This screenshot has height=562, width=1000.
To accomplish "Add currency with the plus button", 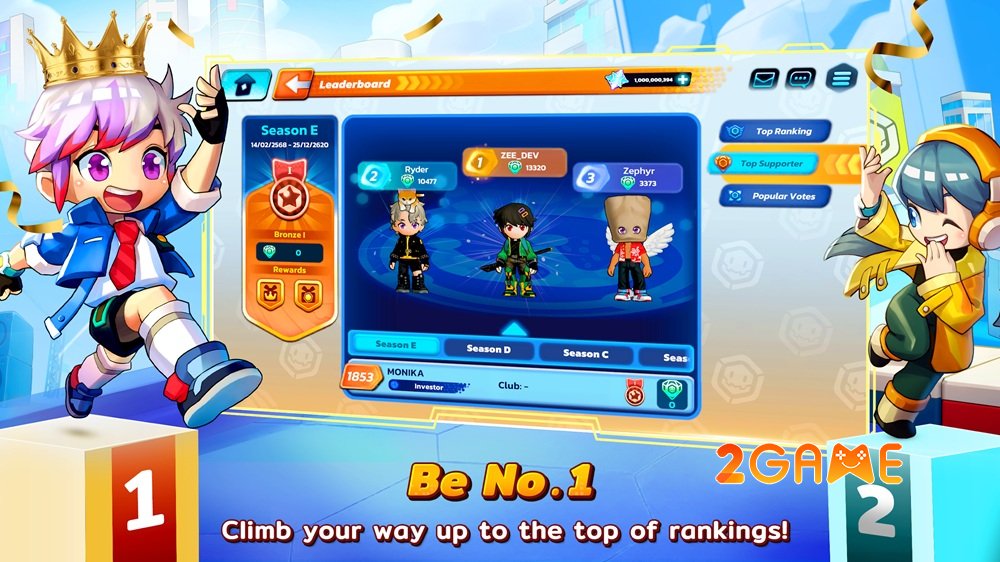I will 682,80.
